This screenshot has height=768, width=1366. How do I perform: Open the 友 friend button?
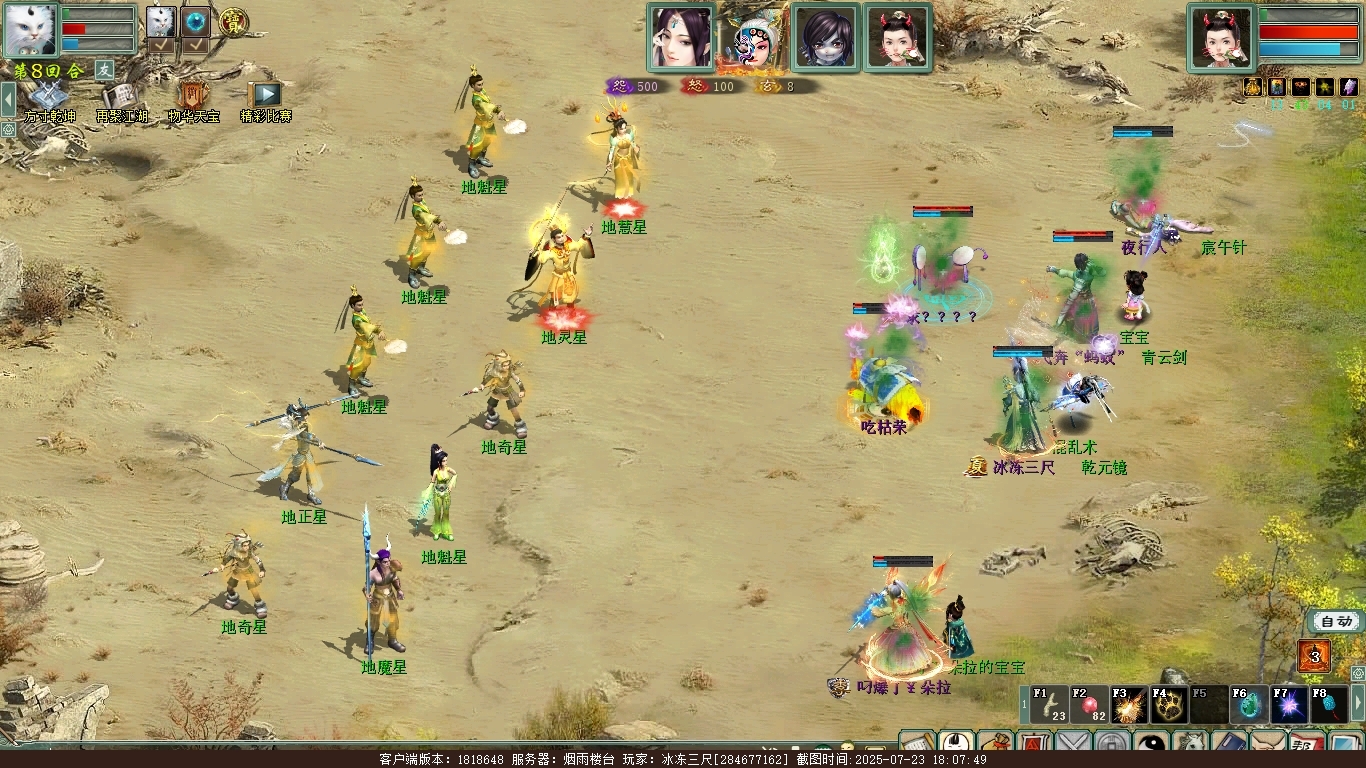tap(104, 70)
